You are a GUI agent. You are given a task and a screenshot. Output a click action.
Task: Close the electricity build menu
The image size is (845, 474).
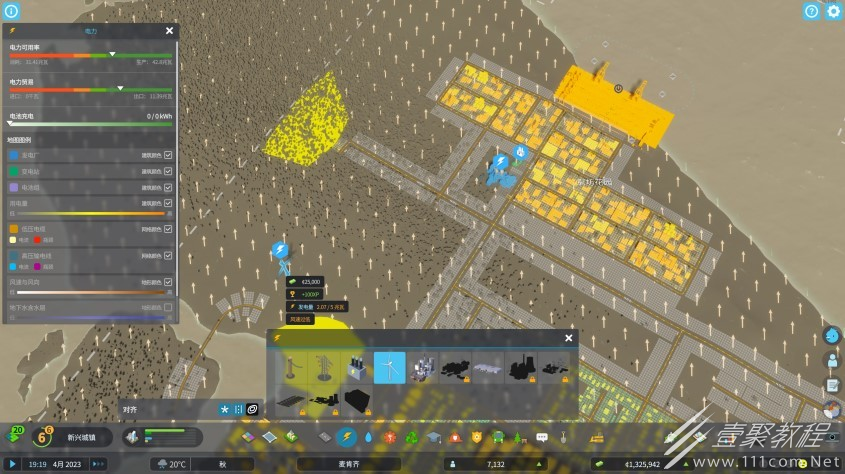569,338
